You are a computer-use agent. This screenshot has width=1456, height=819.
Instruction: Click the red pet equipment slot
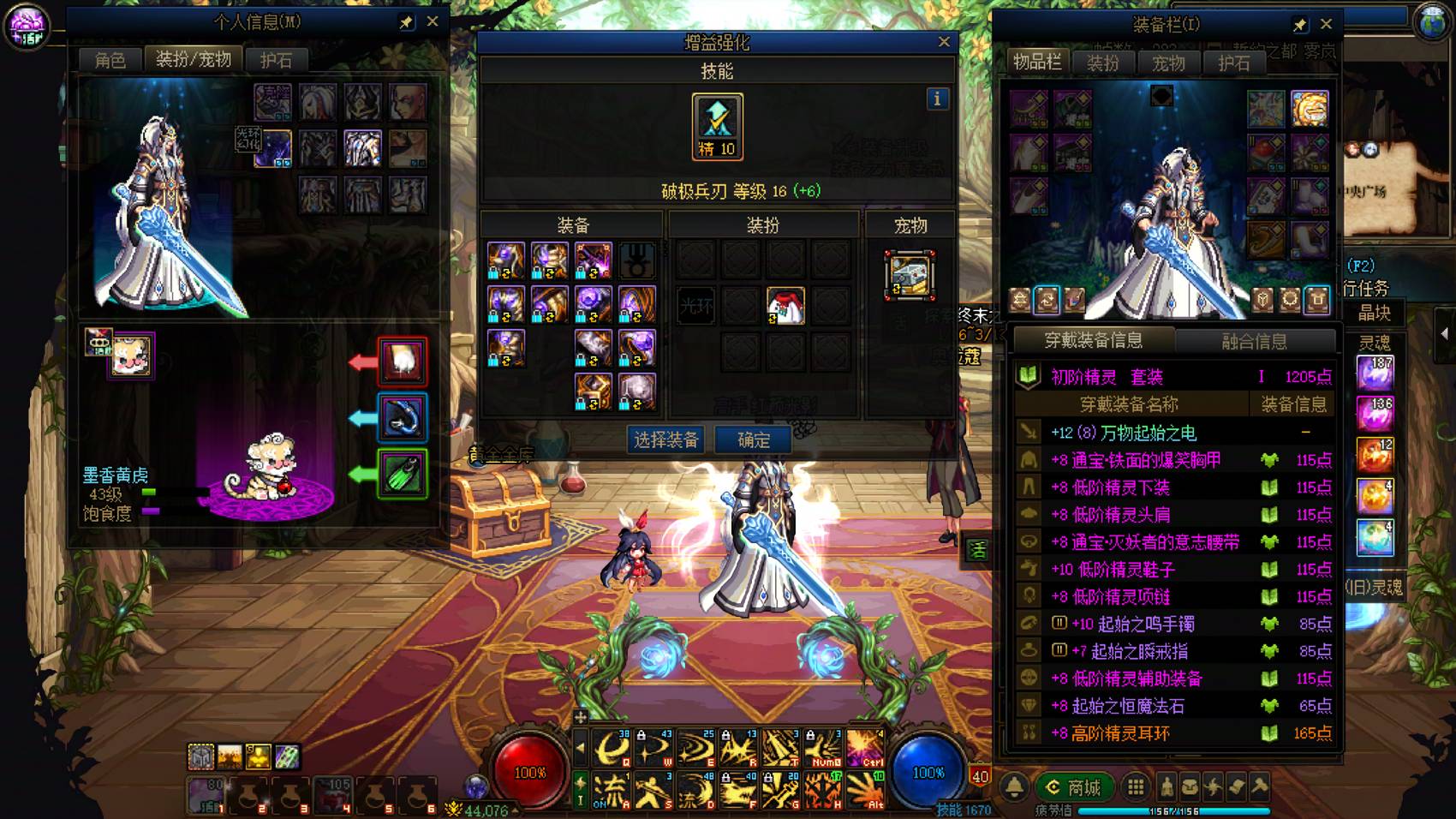click(403, 361)
